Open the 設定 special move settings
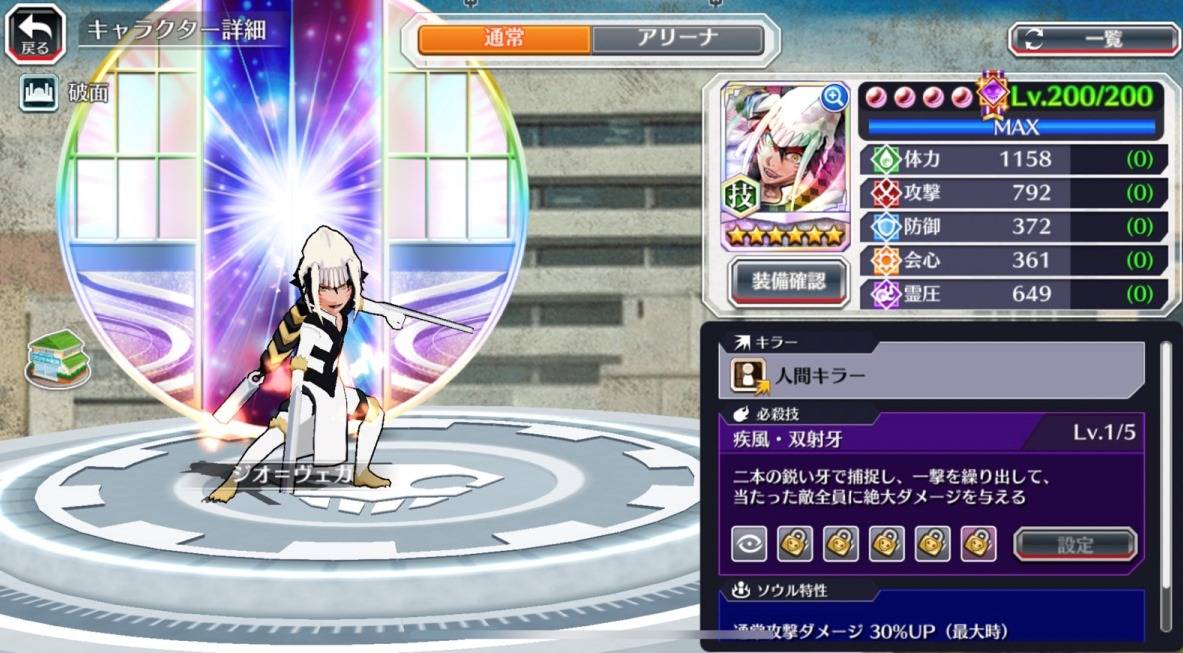 point(1075,545)
